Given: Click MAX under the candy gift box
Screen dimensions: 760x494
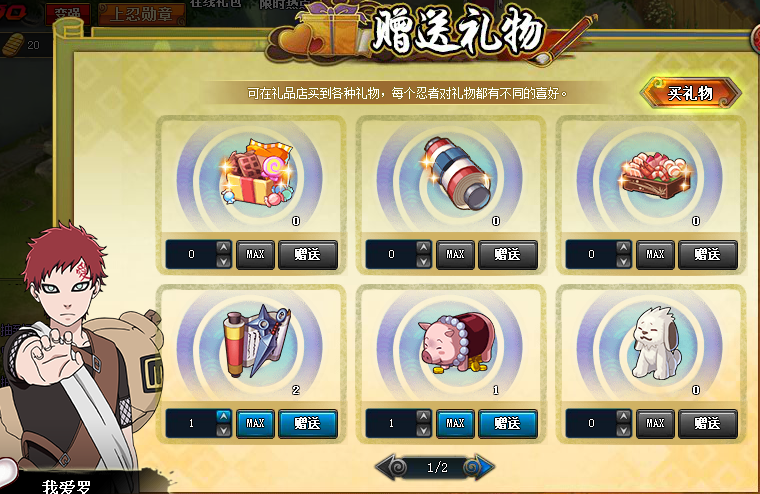Looking at the screenshot, I should point(255,254).
